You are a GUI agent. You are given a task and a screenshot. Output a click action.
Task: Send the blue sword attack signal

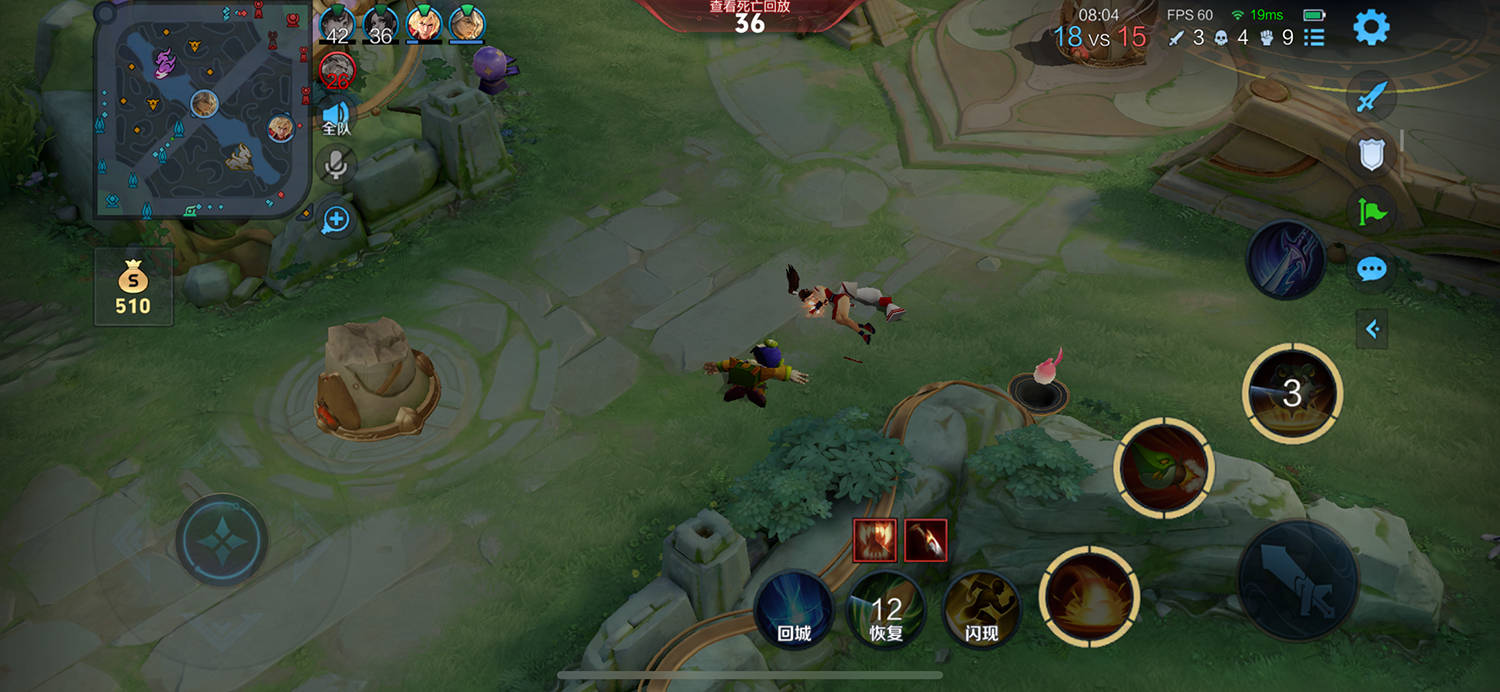coord(1371,97)
